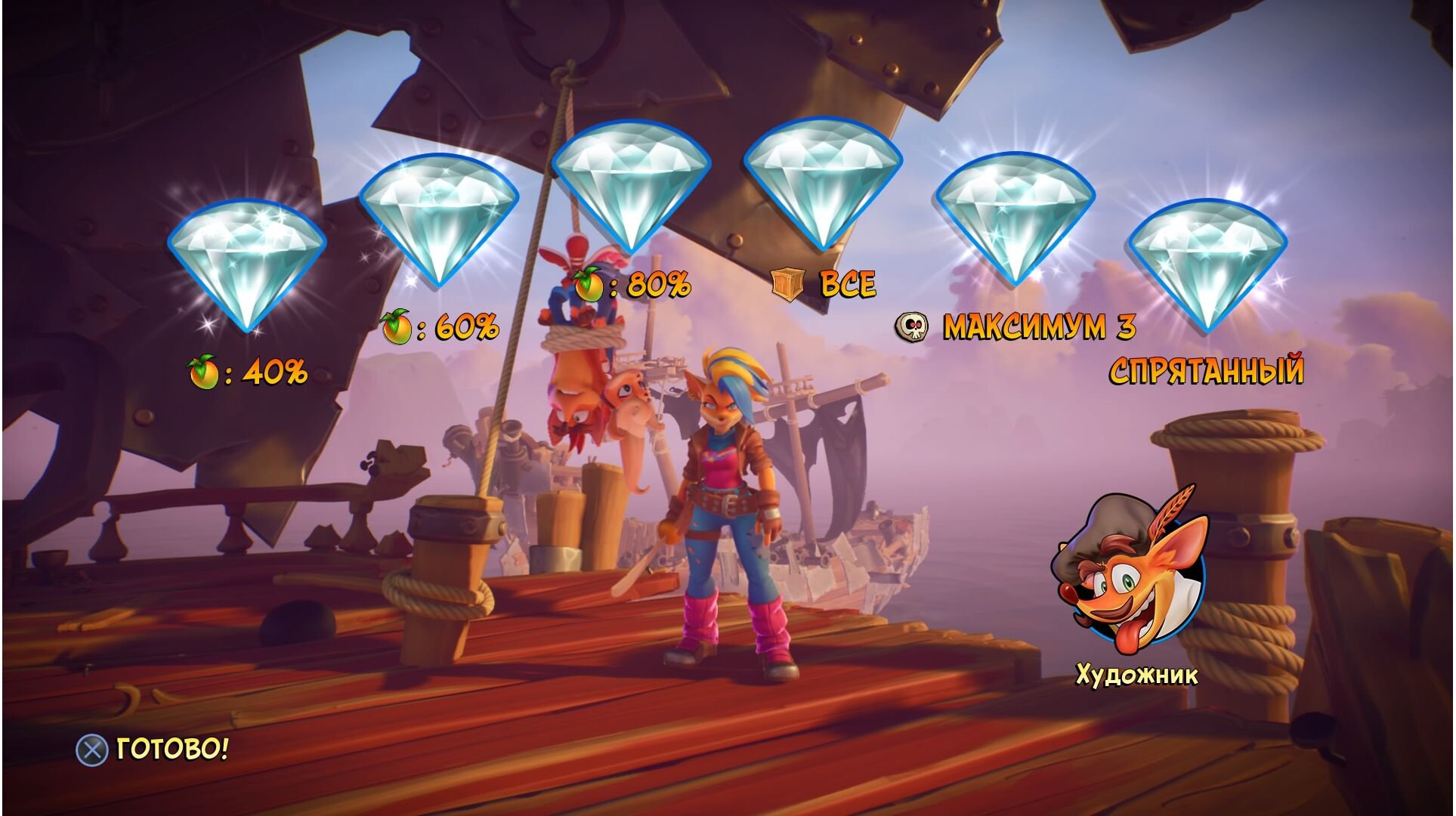Select the all-crates 'ВСЕ' gem
The width and height of the screenshot is (1456, 816).
pyautogui.click(x=823, y=181)
